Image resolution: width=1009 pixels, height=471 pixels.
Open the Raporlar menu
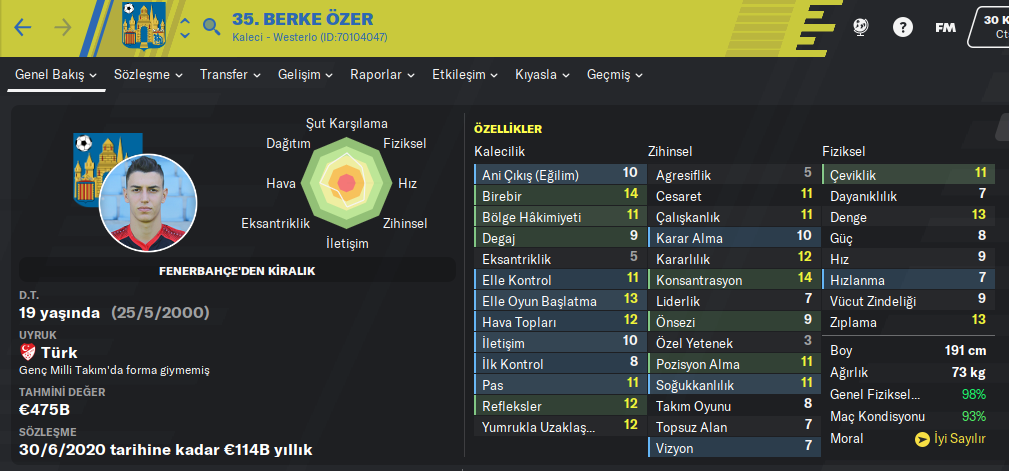click(383, 75)
